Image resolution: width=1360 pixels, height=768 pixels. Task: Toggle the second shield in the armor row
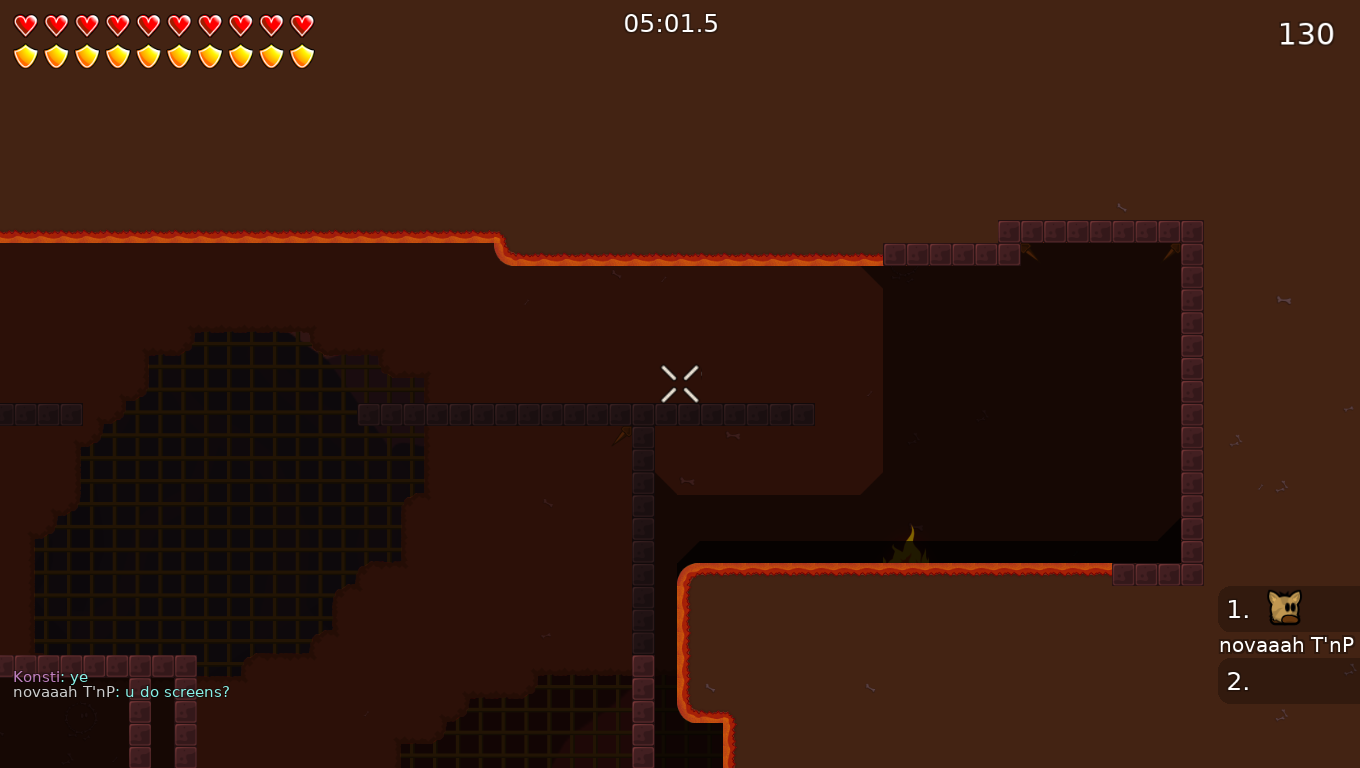click(x=56, y=57)
